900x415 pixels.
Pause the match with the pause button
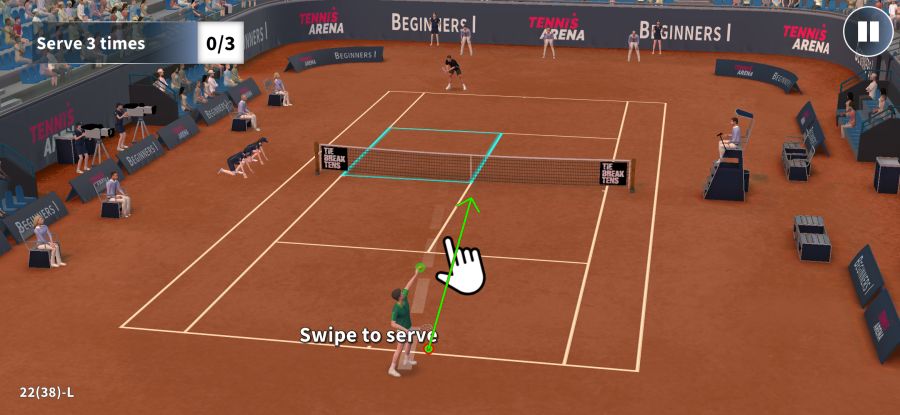point(868,32)
